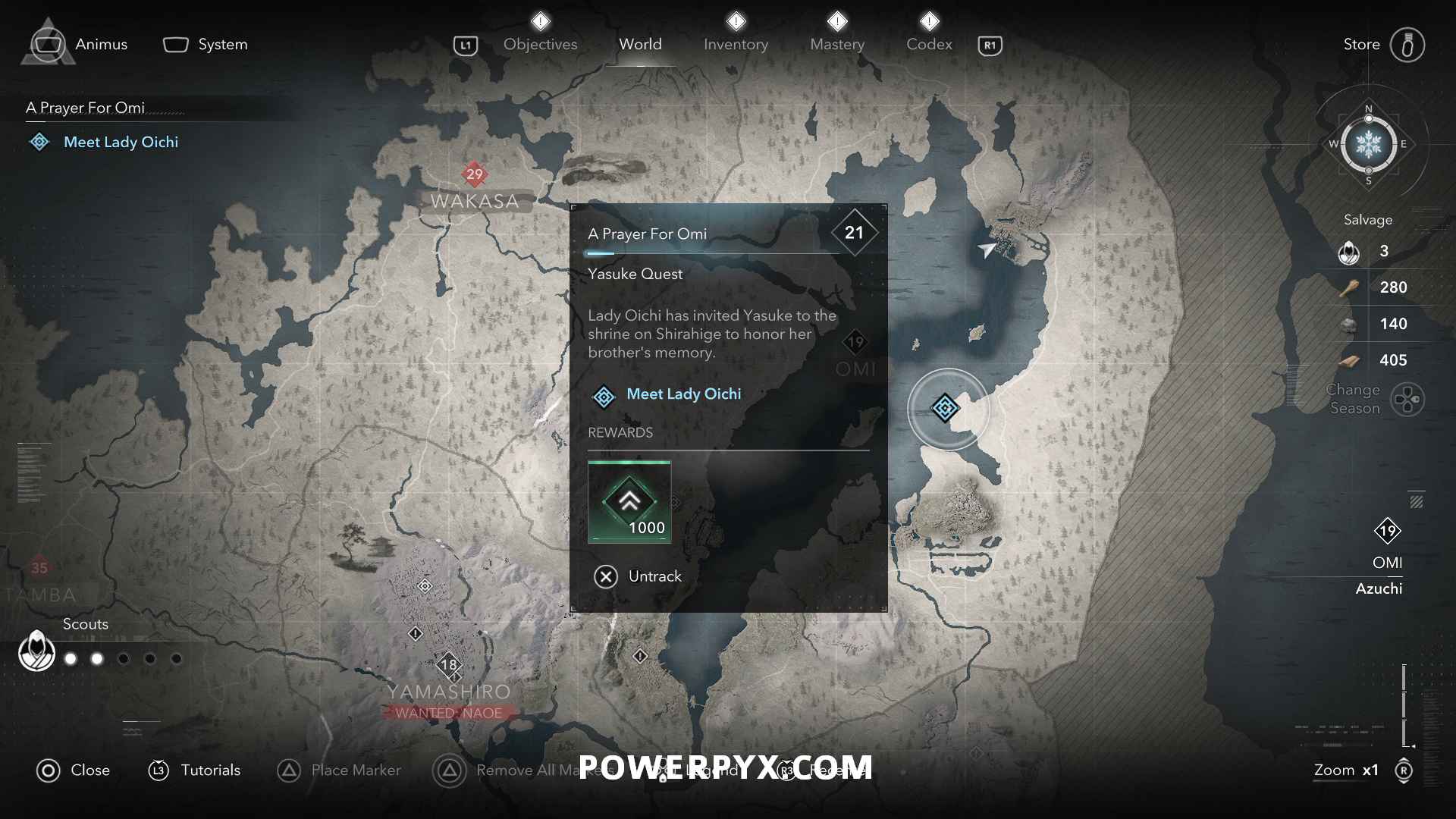Open the Animus menu
Image resolution: width=1456 pixels, height=819 pixels.
(x=80, y=44)
